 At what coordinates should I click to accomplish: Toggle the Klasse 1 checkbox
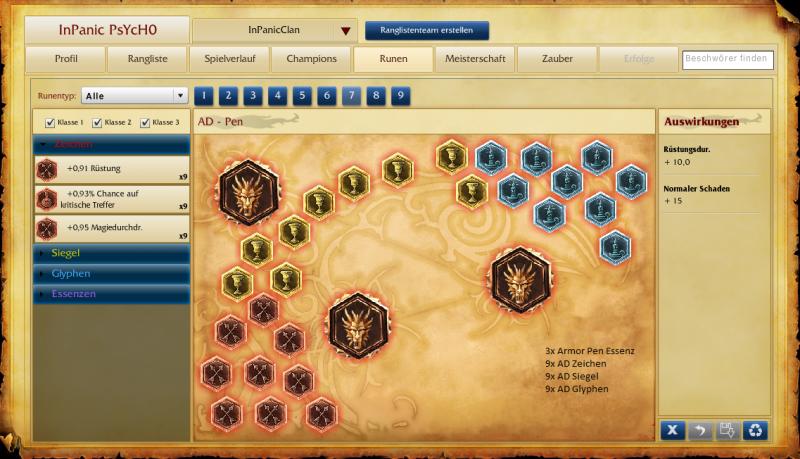(50, 123)
